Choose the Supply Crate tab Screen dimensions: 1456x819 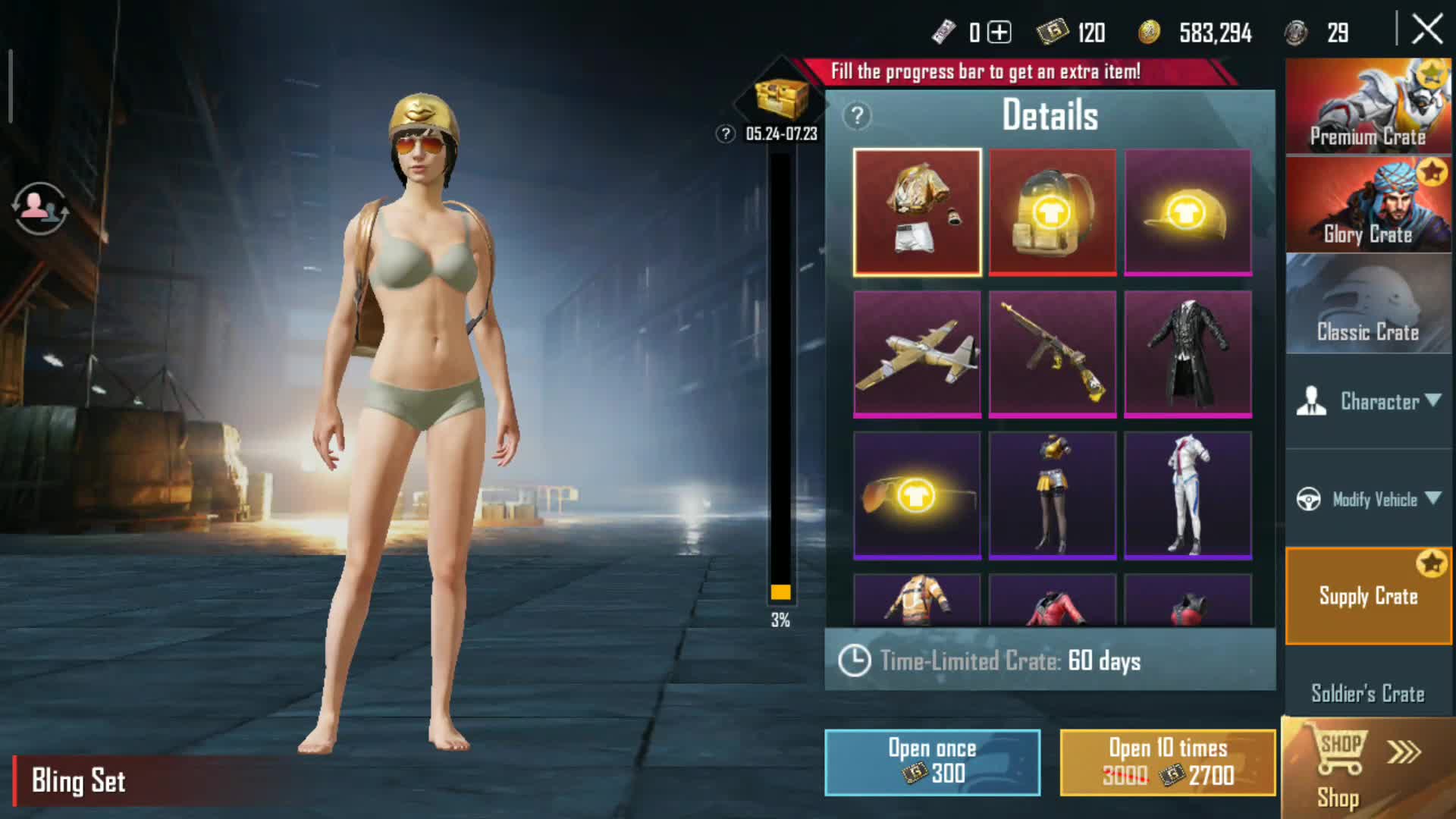(1368, 596)
